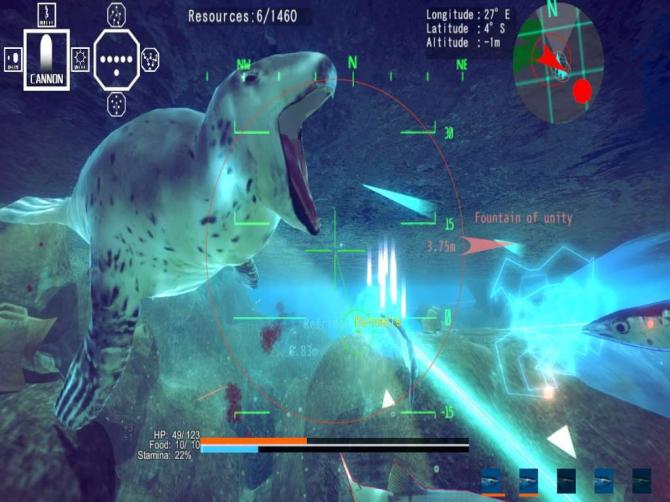This screenshot has height=502, width=670.
Task: Select the large octagon formation with dots
Action: click(x=119, y=58)
